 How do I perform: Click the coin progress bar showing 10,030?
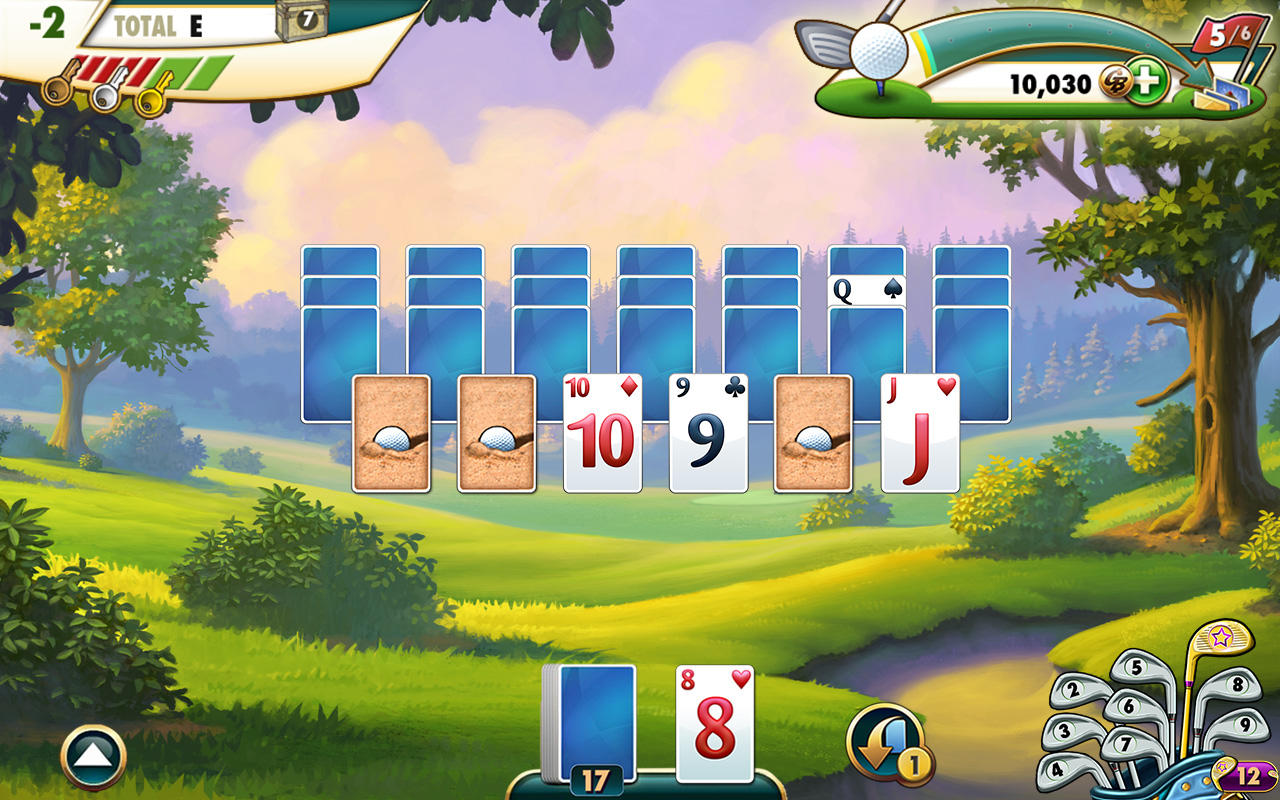click(1030, 85)
